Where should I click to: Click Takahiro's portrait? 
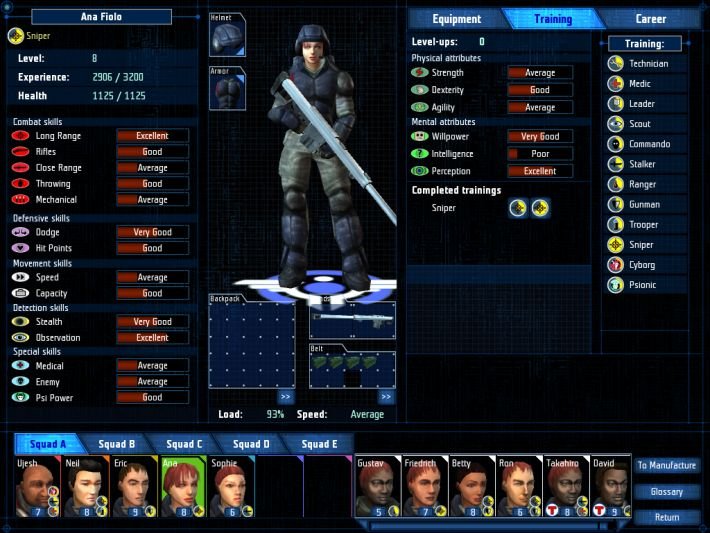[x=565, y=488]
